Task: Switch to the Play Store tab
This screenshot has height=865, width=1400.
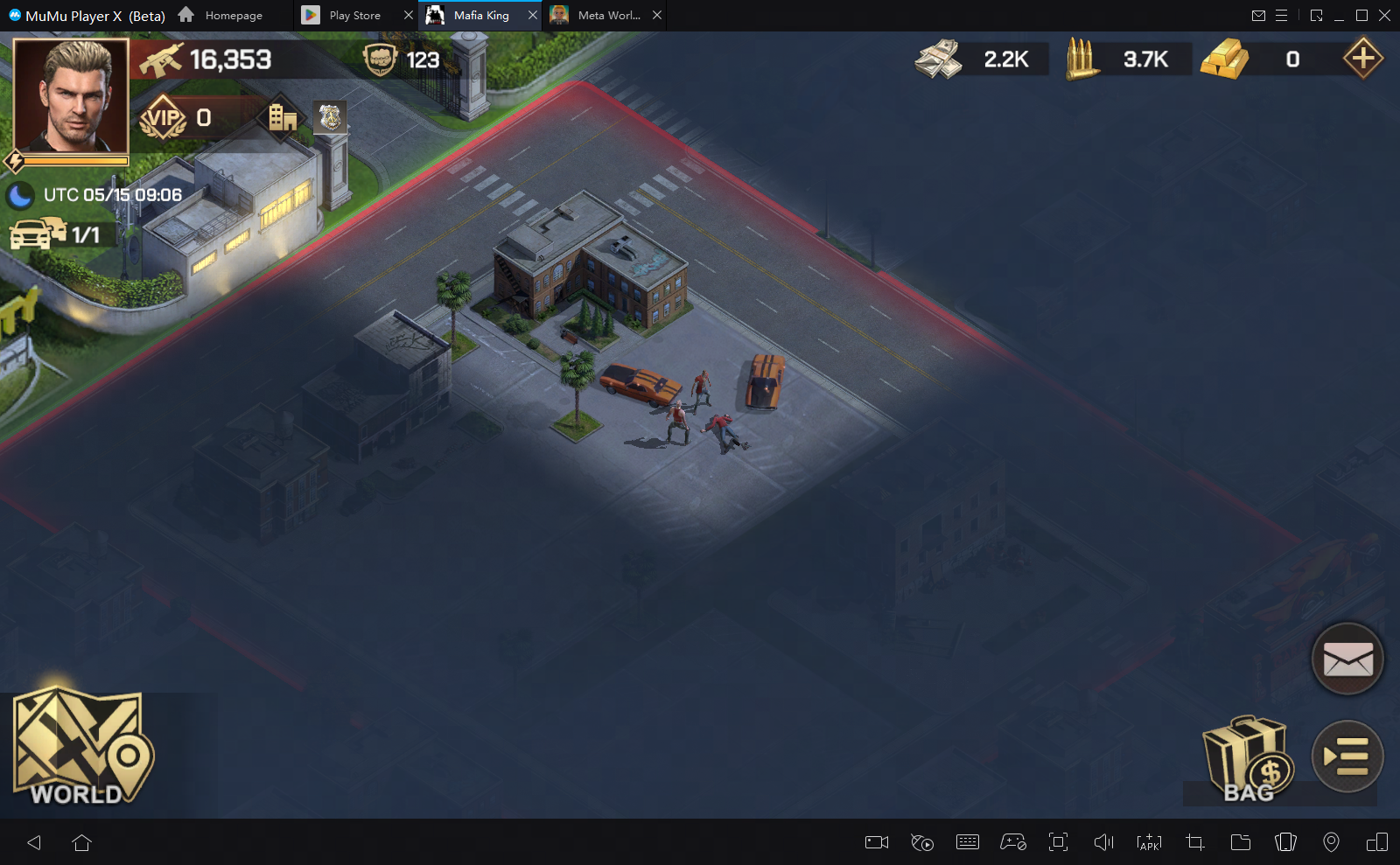Action: coord(345,16)
